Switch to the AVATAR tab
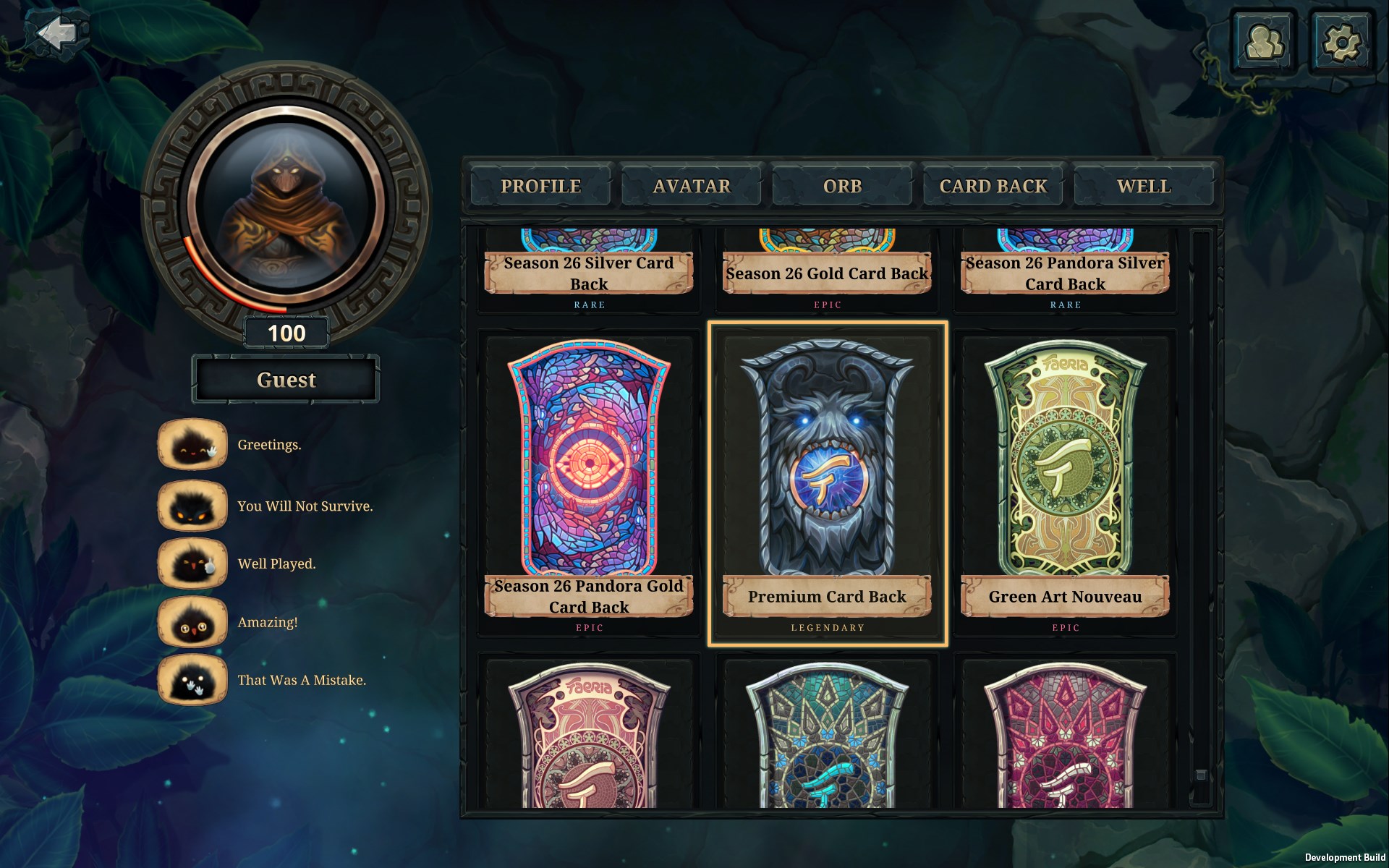The image size is (1389, 868). coord(691,186)
